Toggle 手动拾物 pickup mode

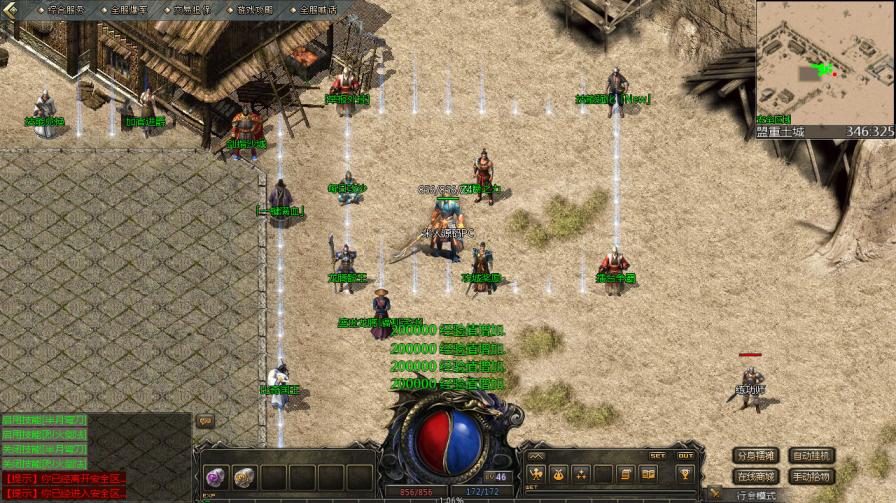tap(811, 476)
